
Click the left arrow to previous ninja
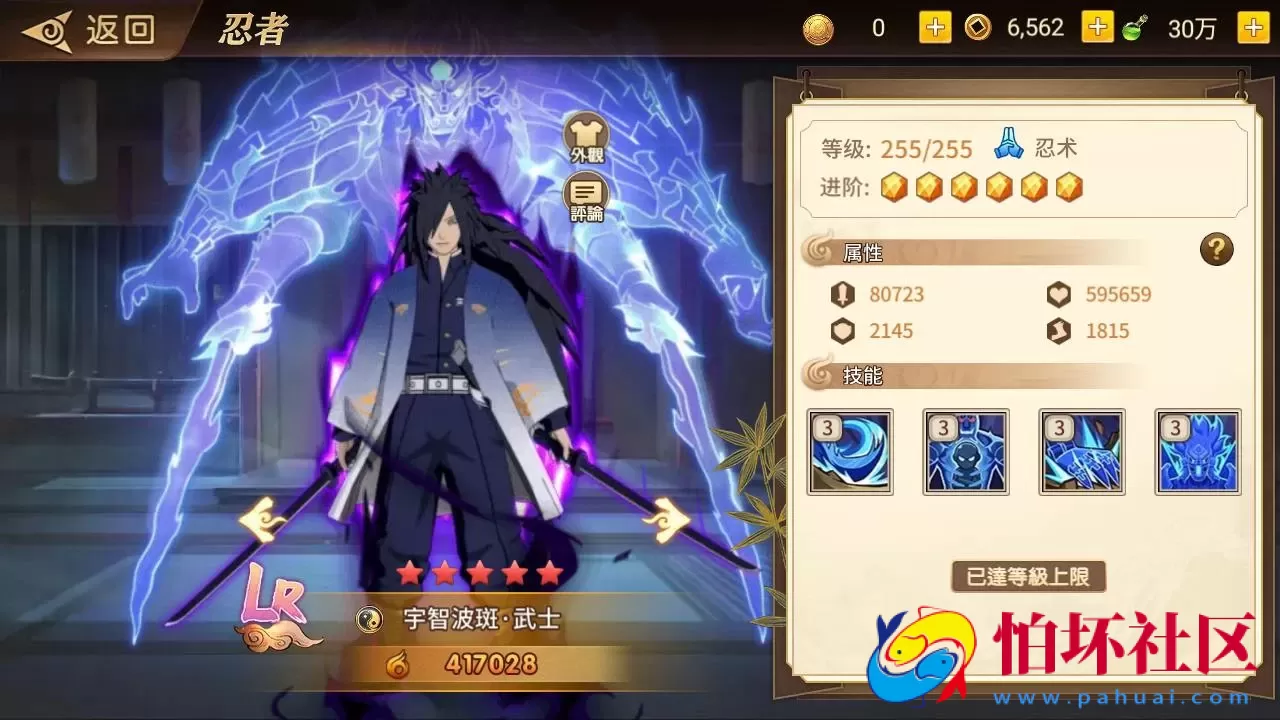click(x=262, y=519)
